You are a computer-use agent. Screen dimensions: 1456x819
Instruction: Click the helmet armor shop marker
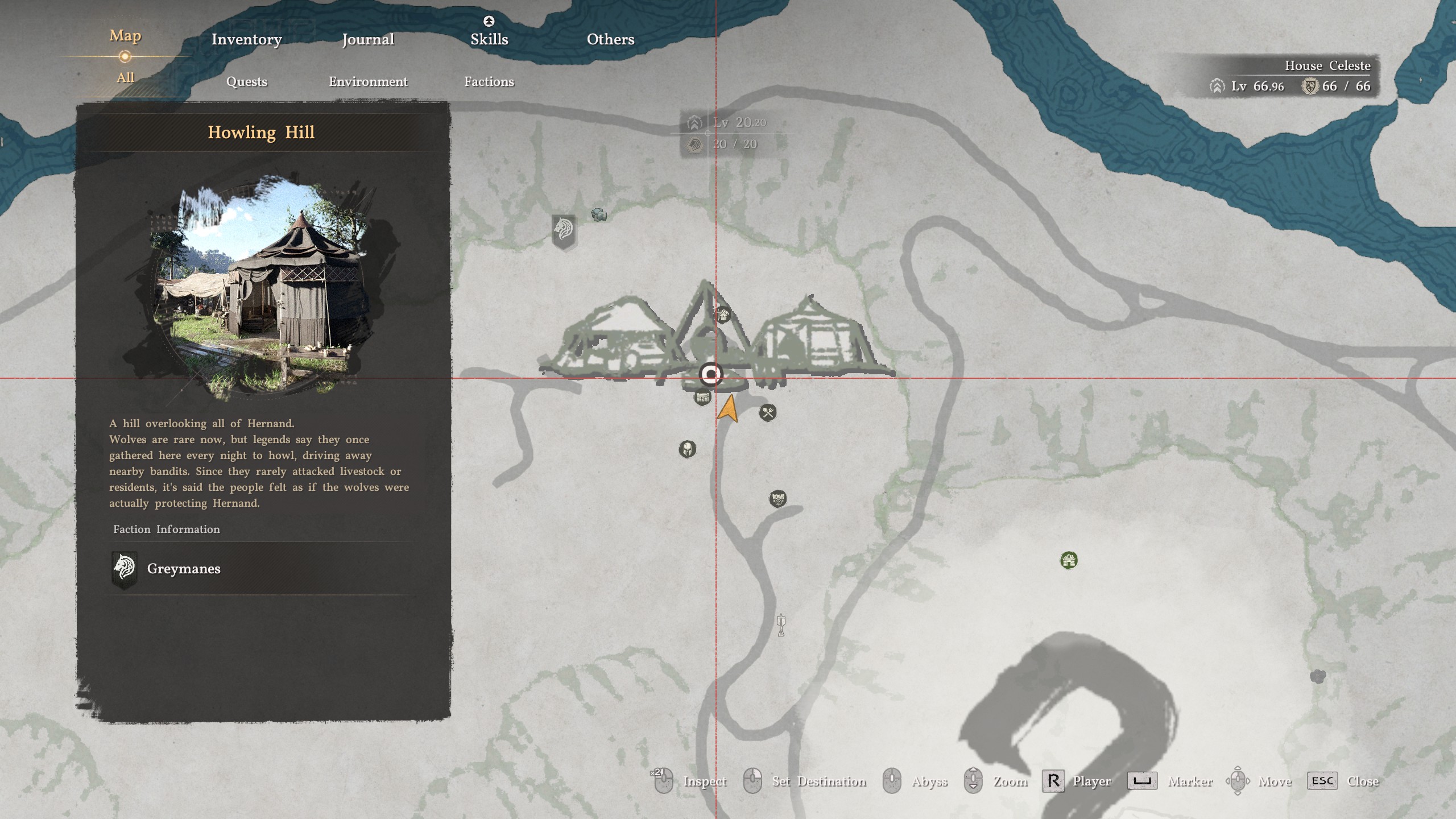click(687, 449)
